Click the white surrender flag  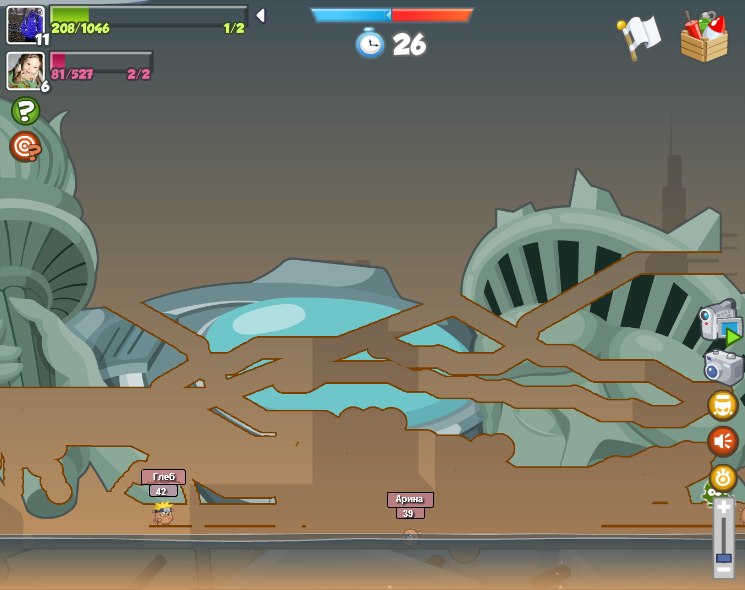click(638, 37)
